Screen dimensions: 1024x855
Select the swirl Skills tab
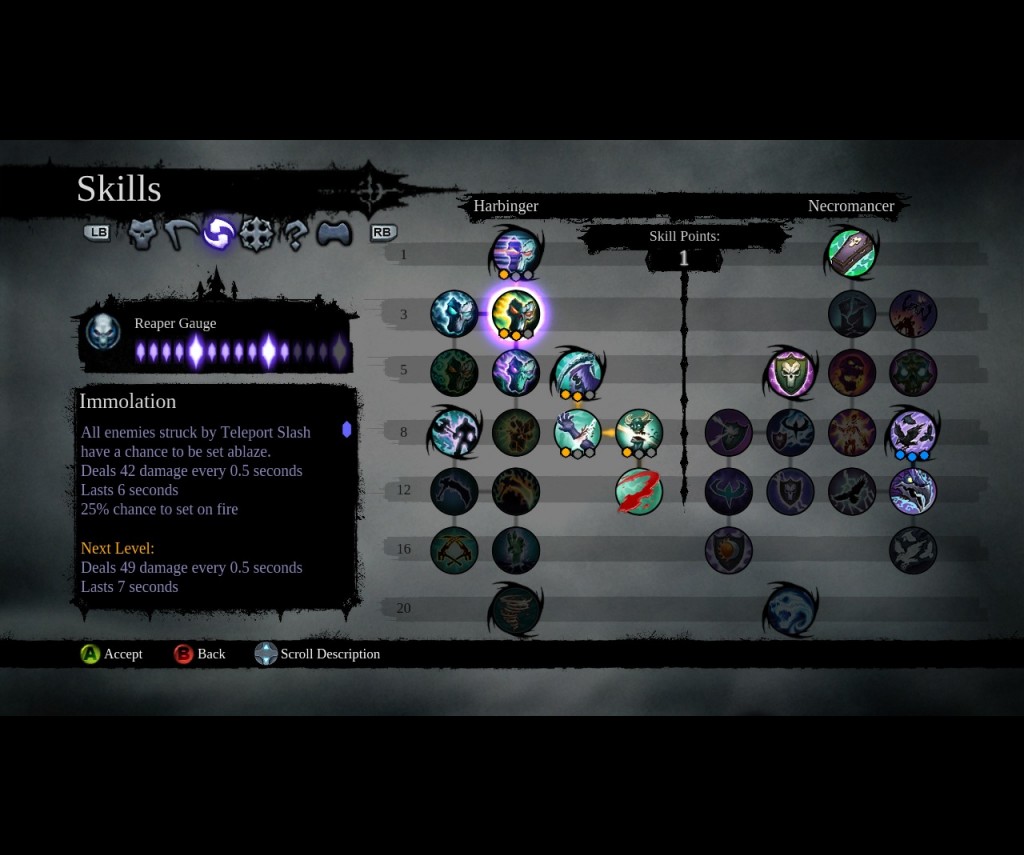(218, 234)
